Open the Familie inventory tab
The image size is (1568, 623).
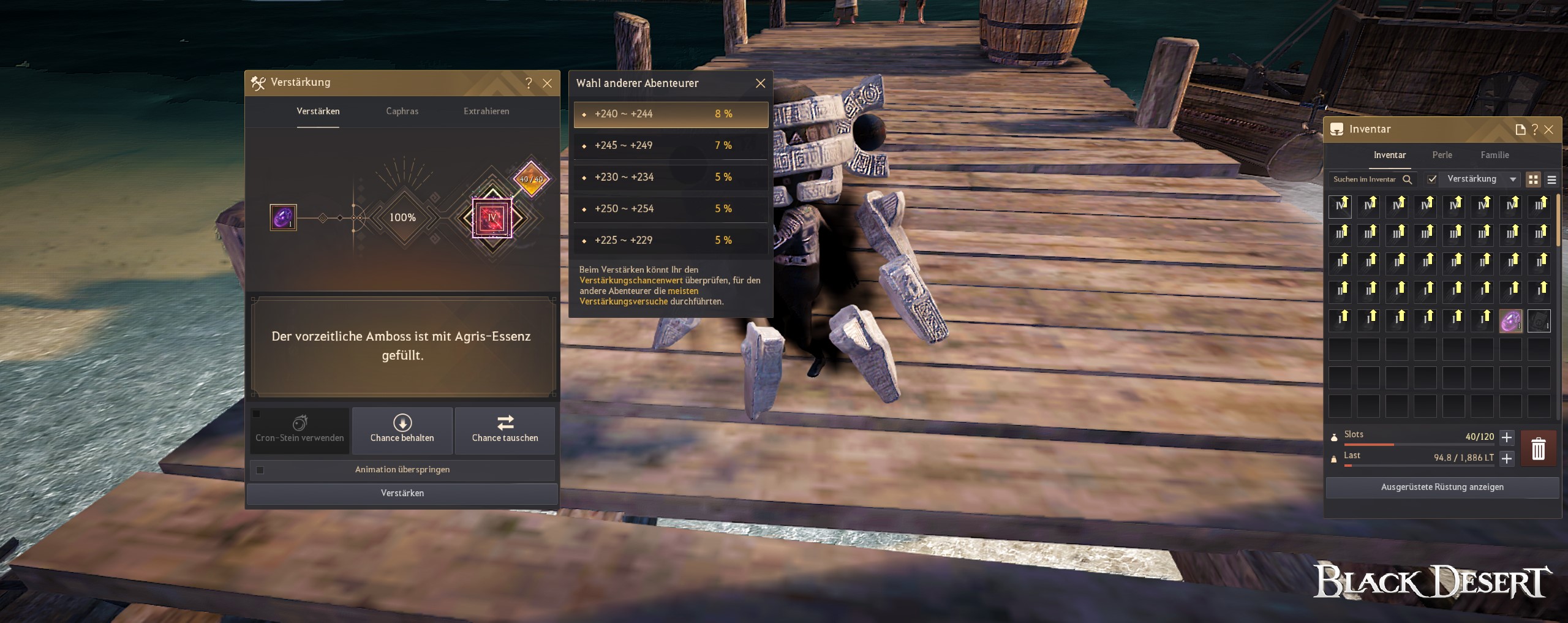coord(1494,155)
